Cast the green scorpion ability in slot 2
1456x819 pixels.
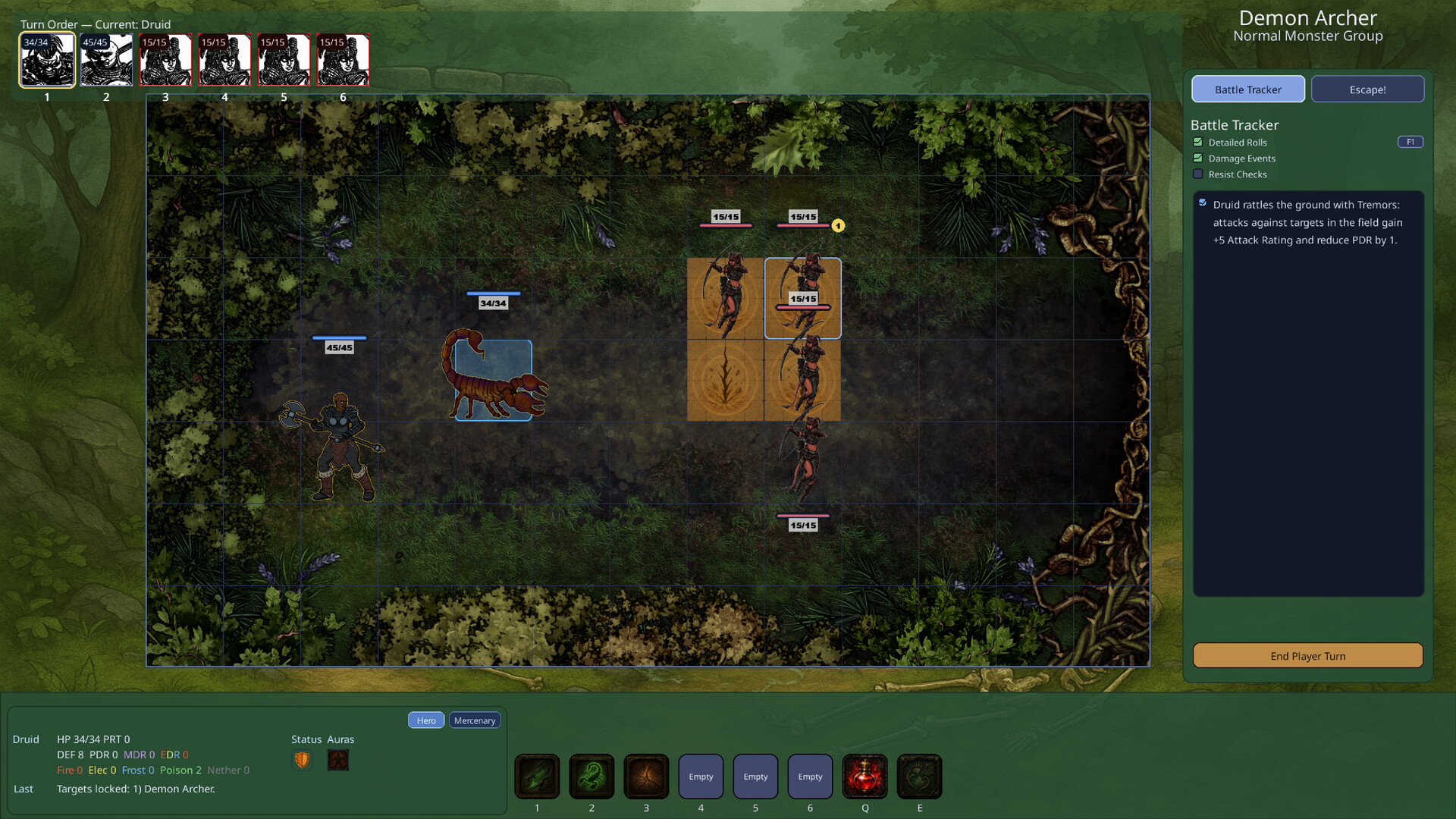(x=591, y=776)
